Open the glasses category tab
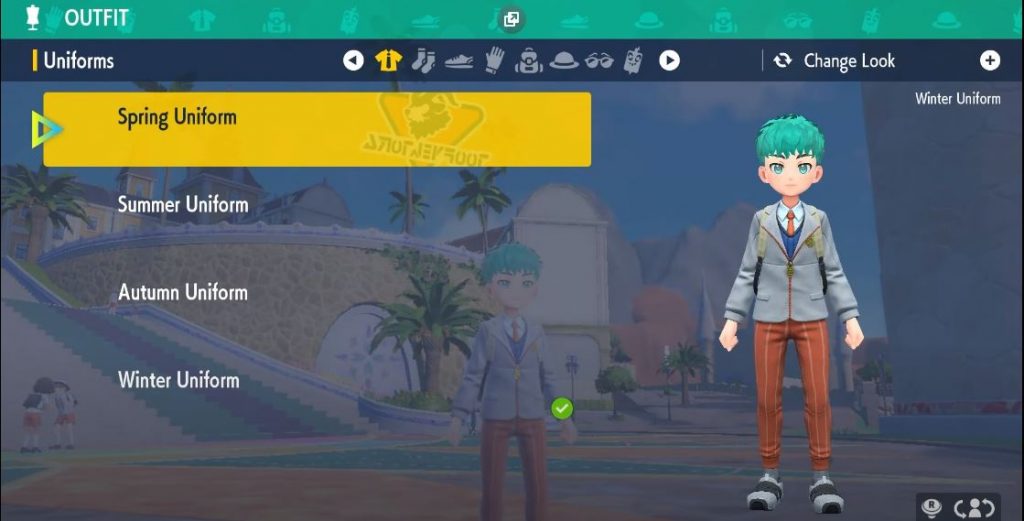 [599, 61]
